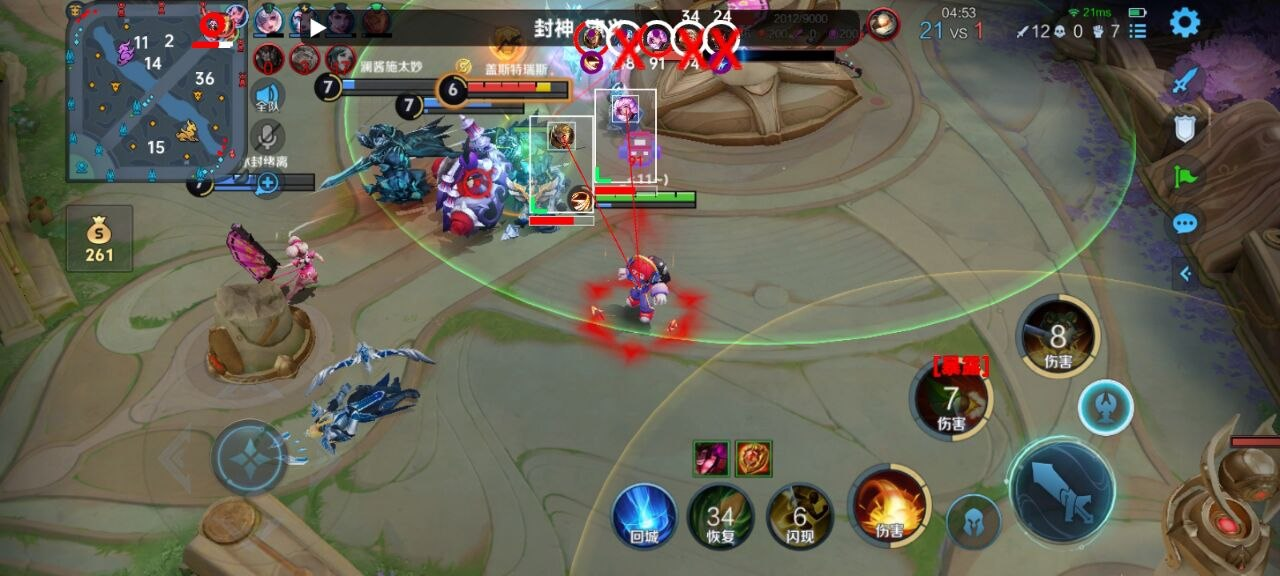Use the 恢复 heal ability
Viewport: 1280px width, 576px height.
pos(720,517)
